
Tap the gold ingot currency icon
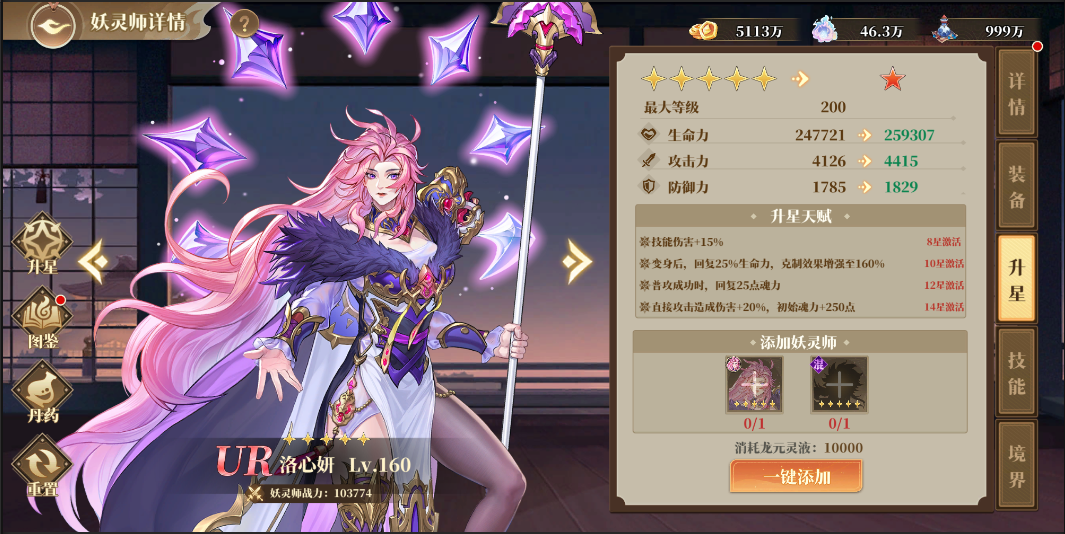coord(704,30)
